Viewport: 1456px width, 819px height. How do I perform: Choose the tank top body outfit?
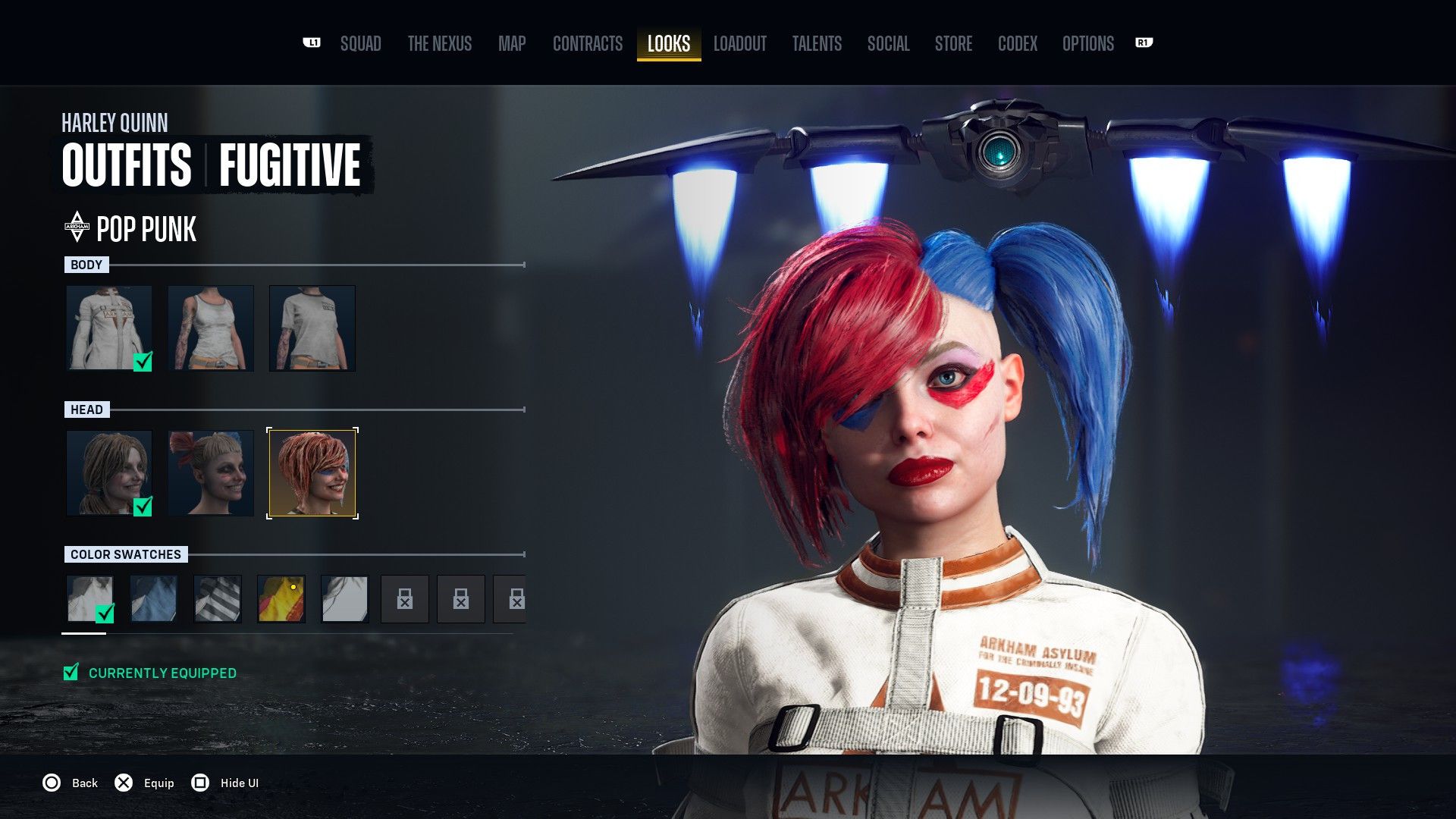click(x=211, y=328)
